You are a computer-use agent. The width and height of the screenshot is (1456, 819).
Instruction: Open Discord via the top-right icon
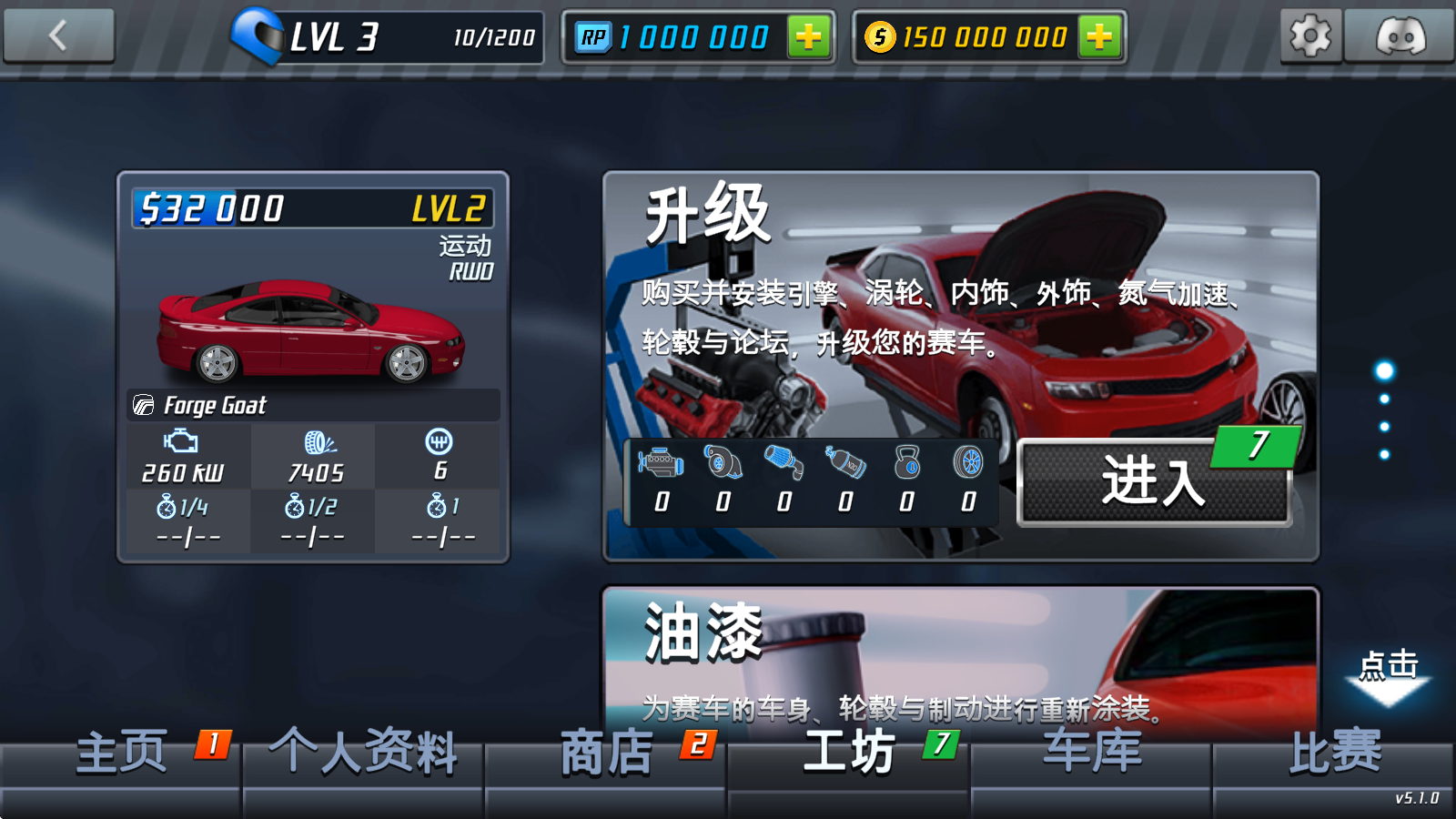(1401, 36)
